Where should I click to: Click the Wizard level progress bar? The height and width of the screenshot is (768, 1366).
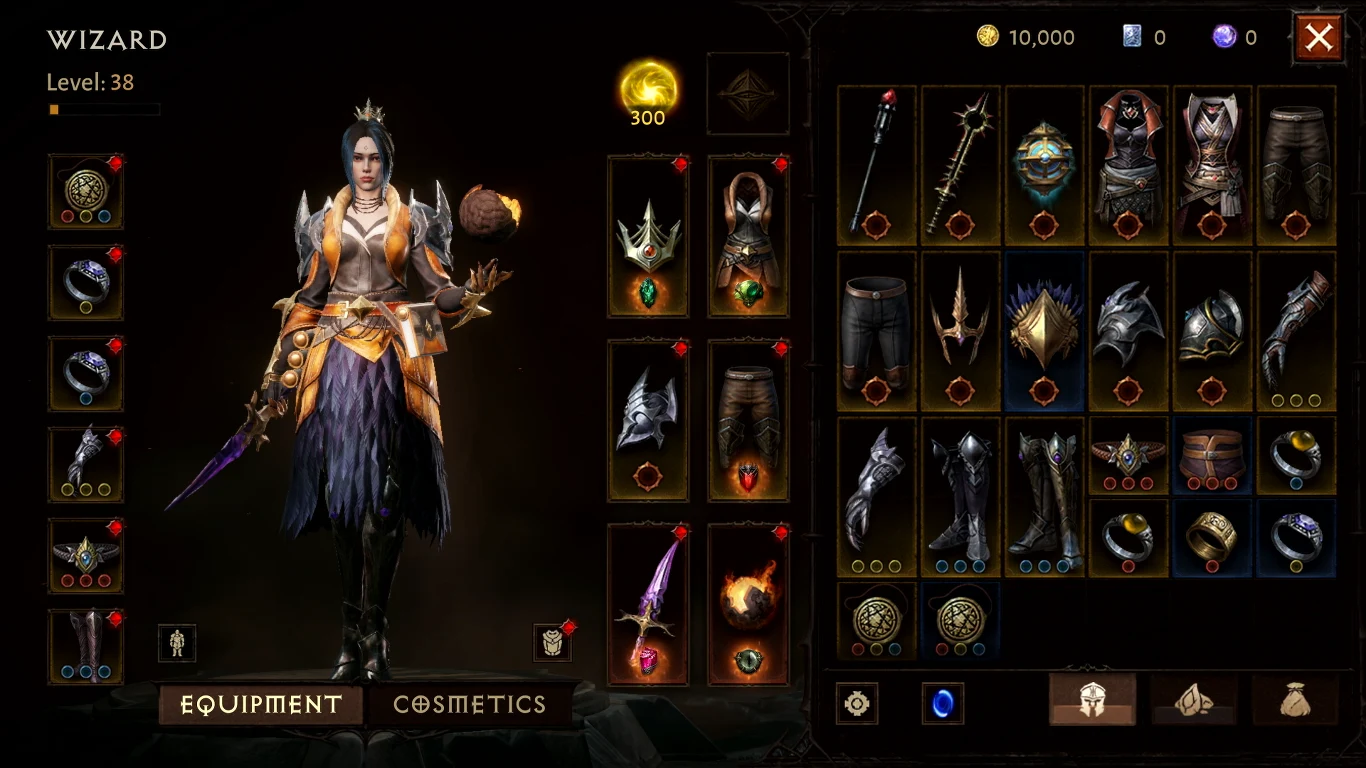(103, 109)
